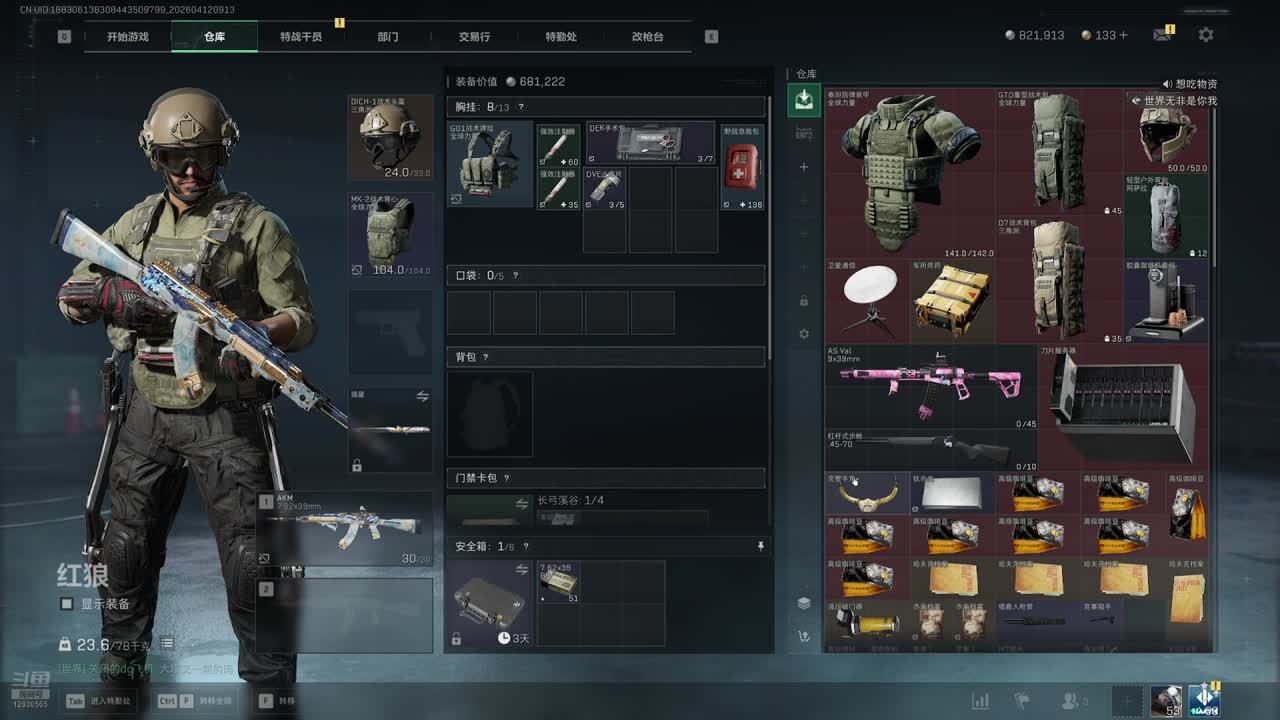This screenshot has height=720, width=1280.
Task: Switch to the 开始游戏 tab
Action: tap(128, 37)
